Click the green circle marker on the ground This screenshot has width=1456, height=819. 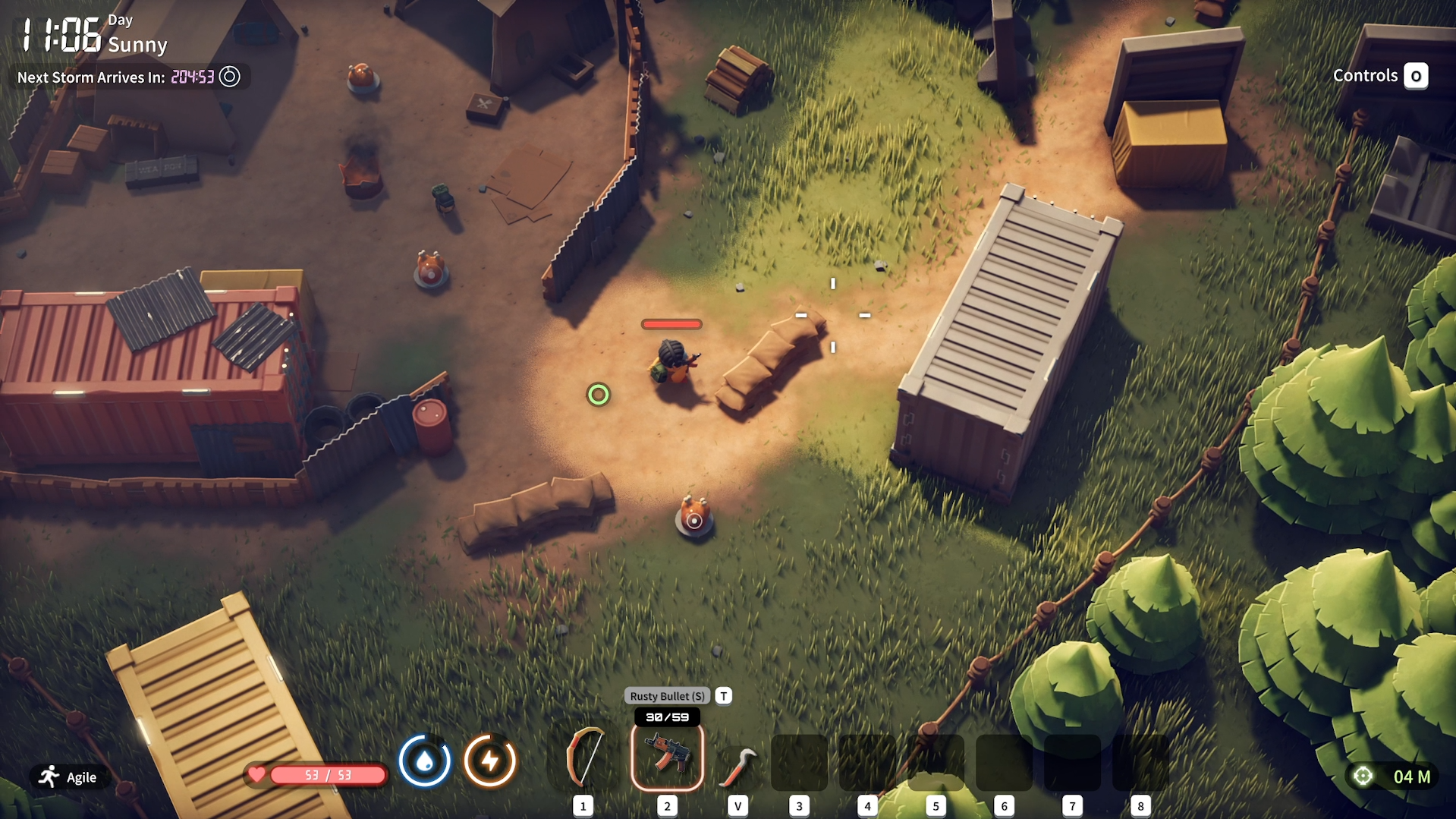point(599,394)
